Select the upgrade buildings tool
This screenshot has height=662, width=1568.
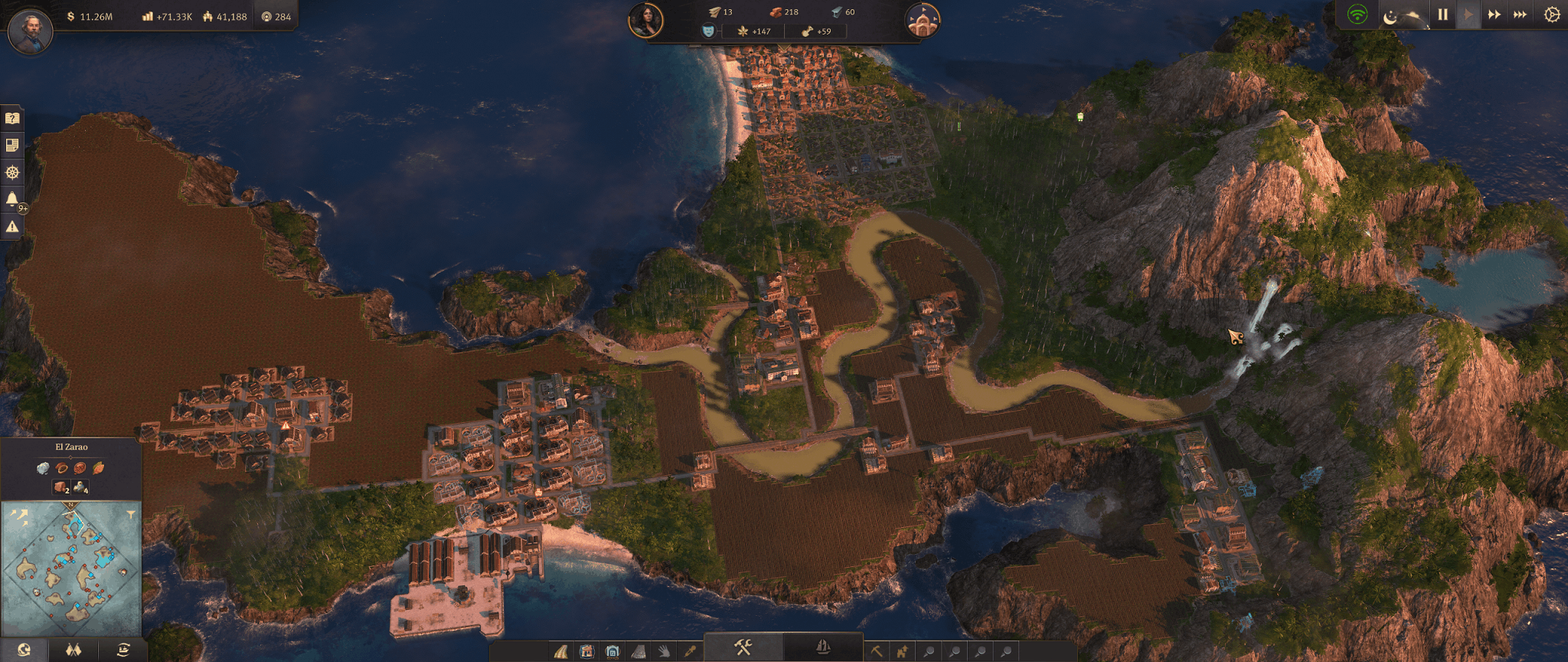902,652
